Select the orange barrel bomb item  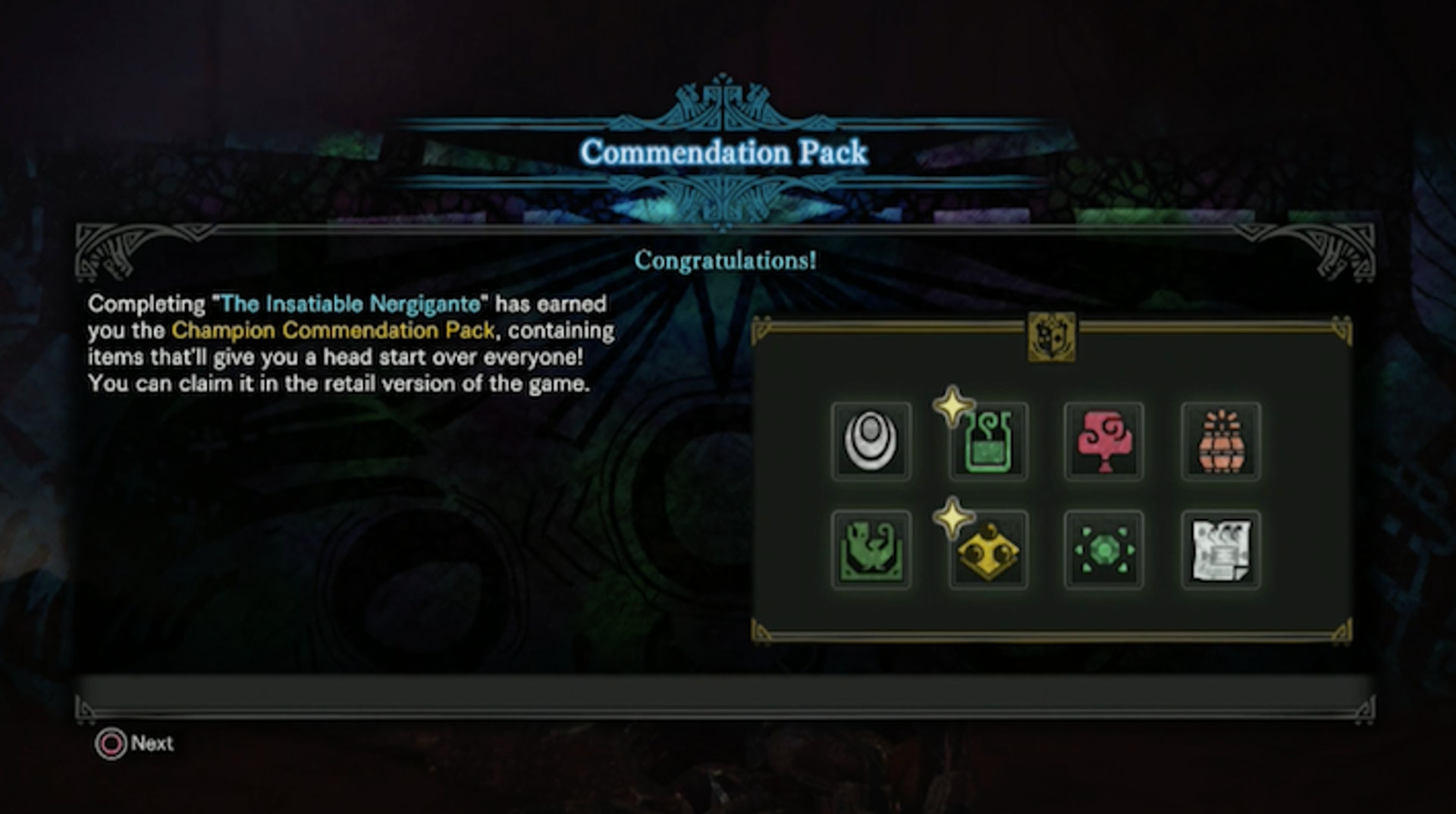(1221, 442)
